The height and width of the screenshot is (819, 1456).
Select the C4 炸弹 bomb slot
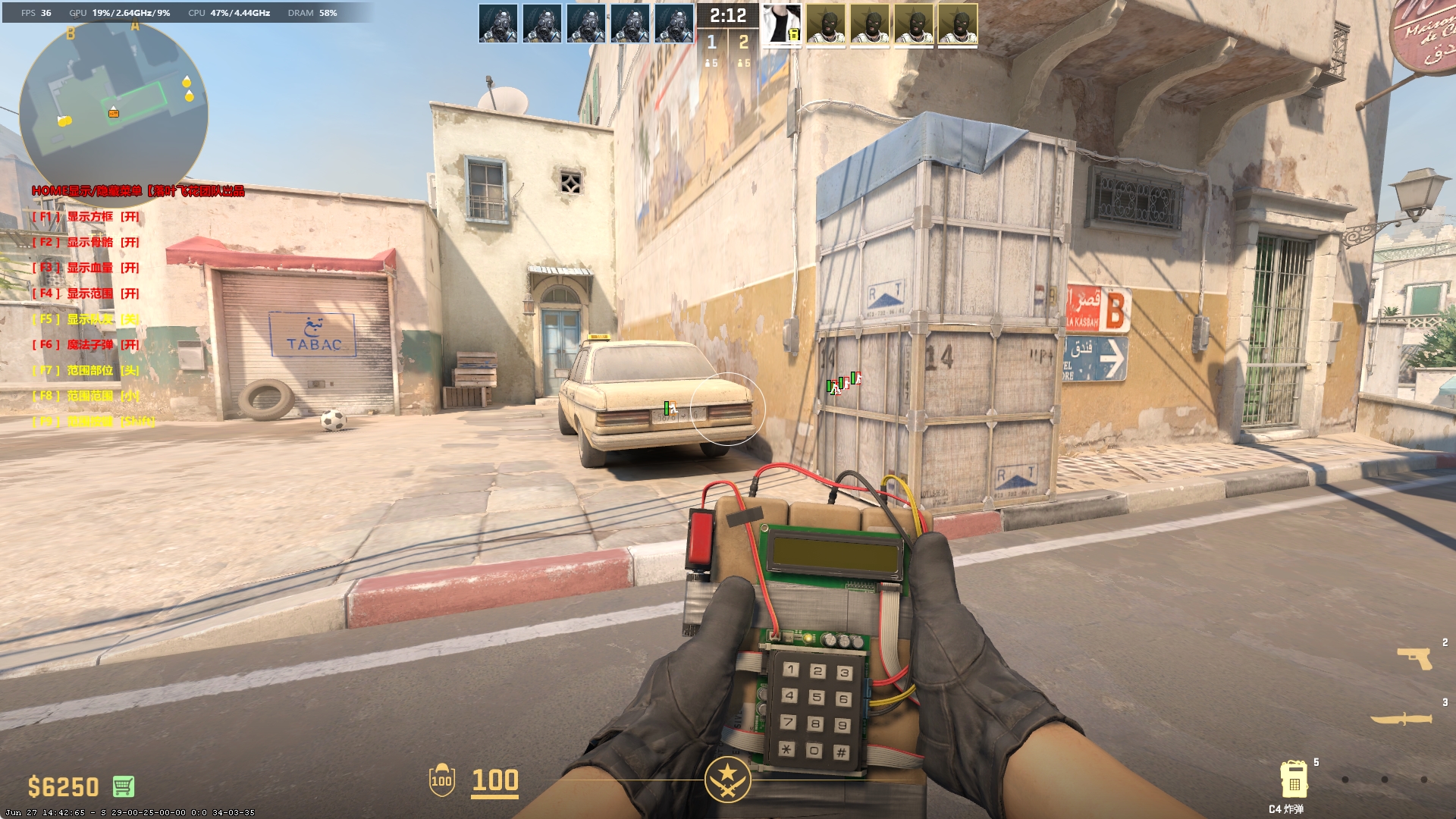pos(1293,779)
